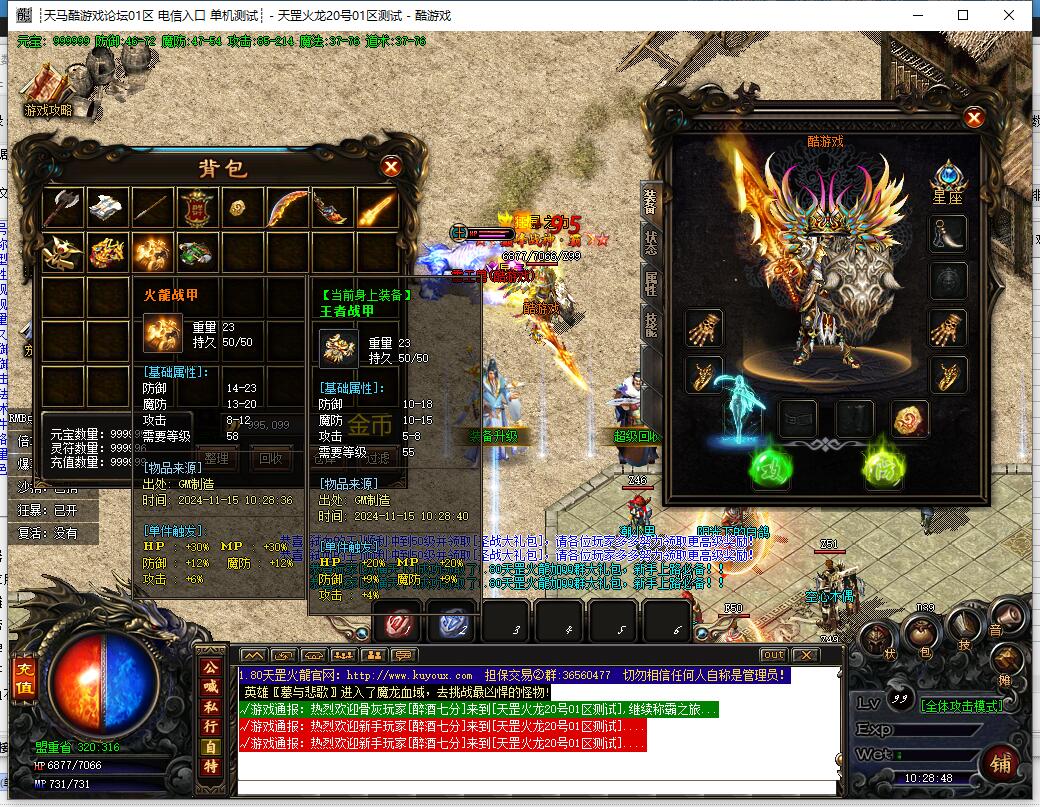Pick the 火龍战甲 golden armor slot
Image resolution: width=1040 pixels, height=807 pixels.
[x=152, y=251]
